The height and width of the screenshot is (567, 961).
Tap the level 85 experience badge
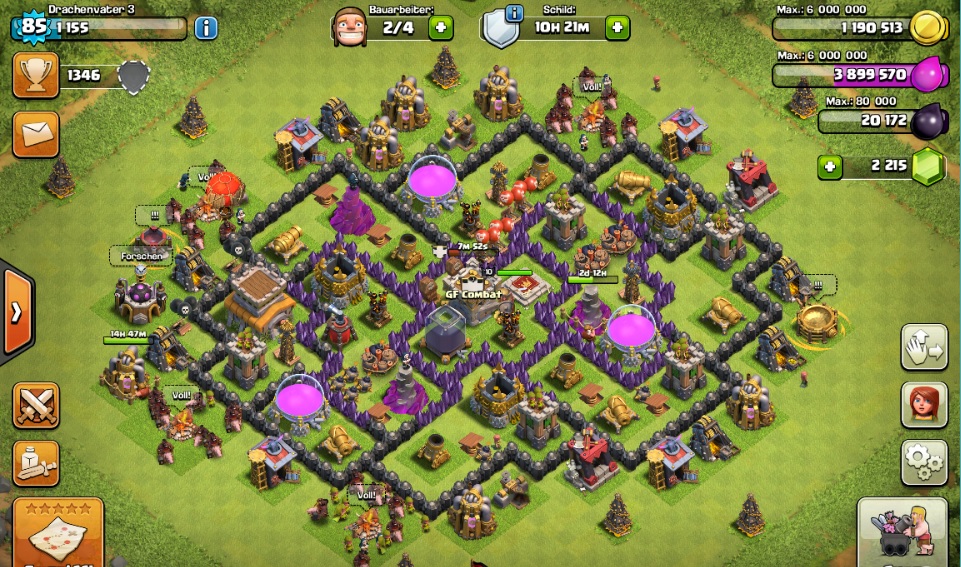(33, 26)
